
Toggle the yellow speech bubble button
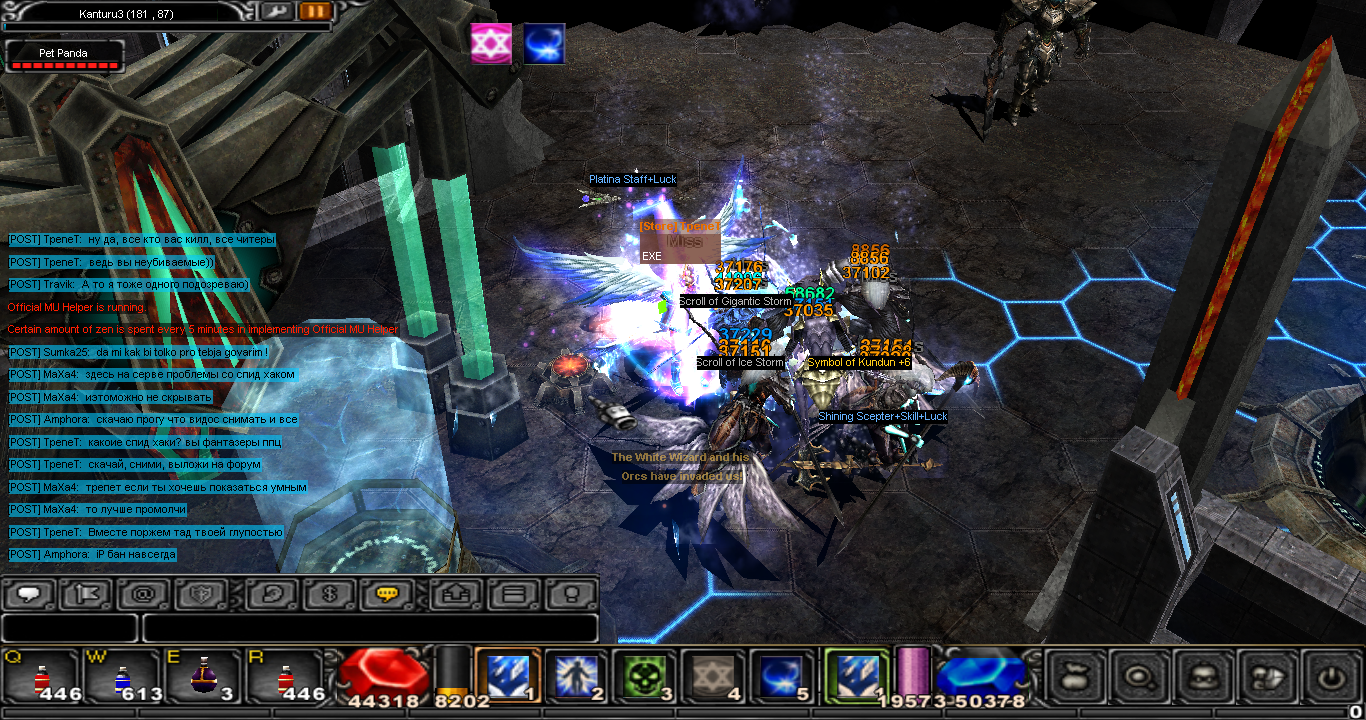point(386,594)
